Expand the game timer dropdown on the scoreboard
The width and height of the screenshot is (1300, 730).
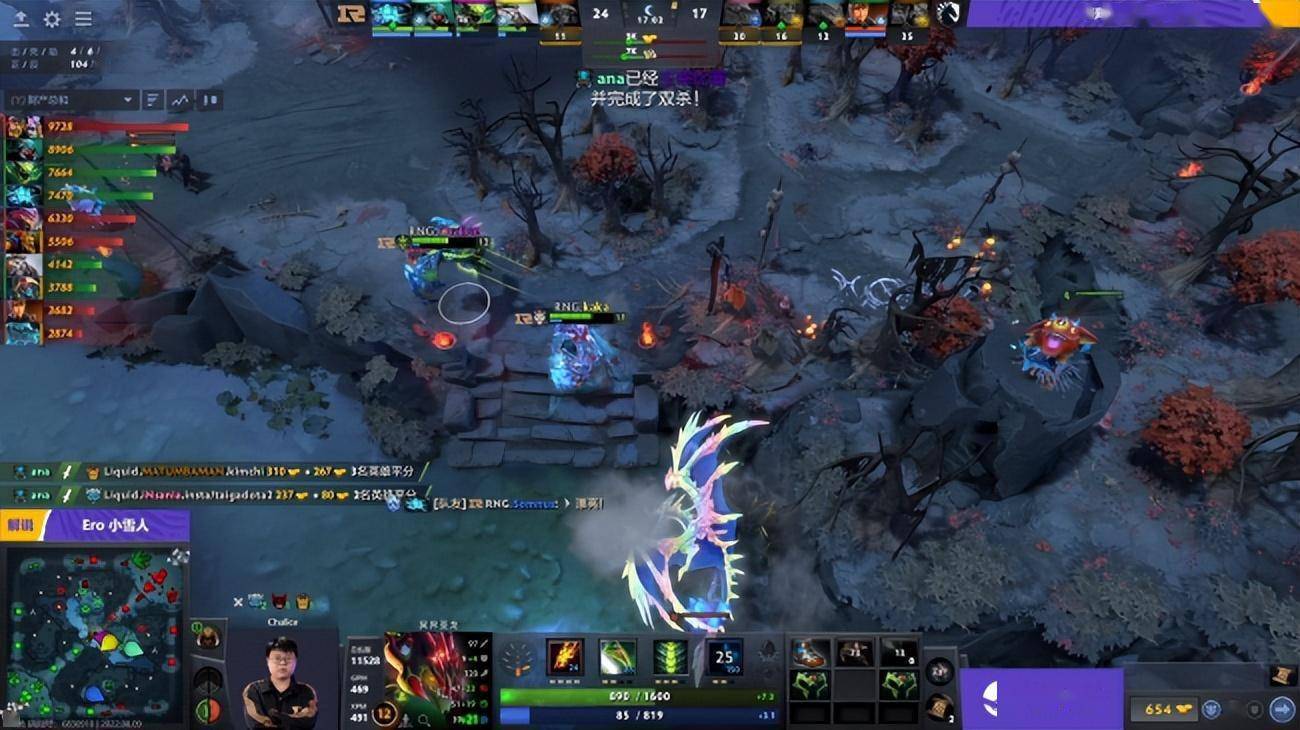click(650, 19)
